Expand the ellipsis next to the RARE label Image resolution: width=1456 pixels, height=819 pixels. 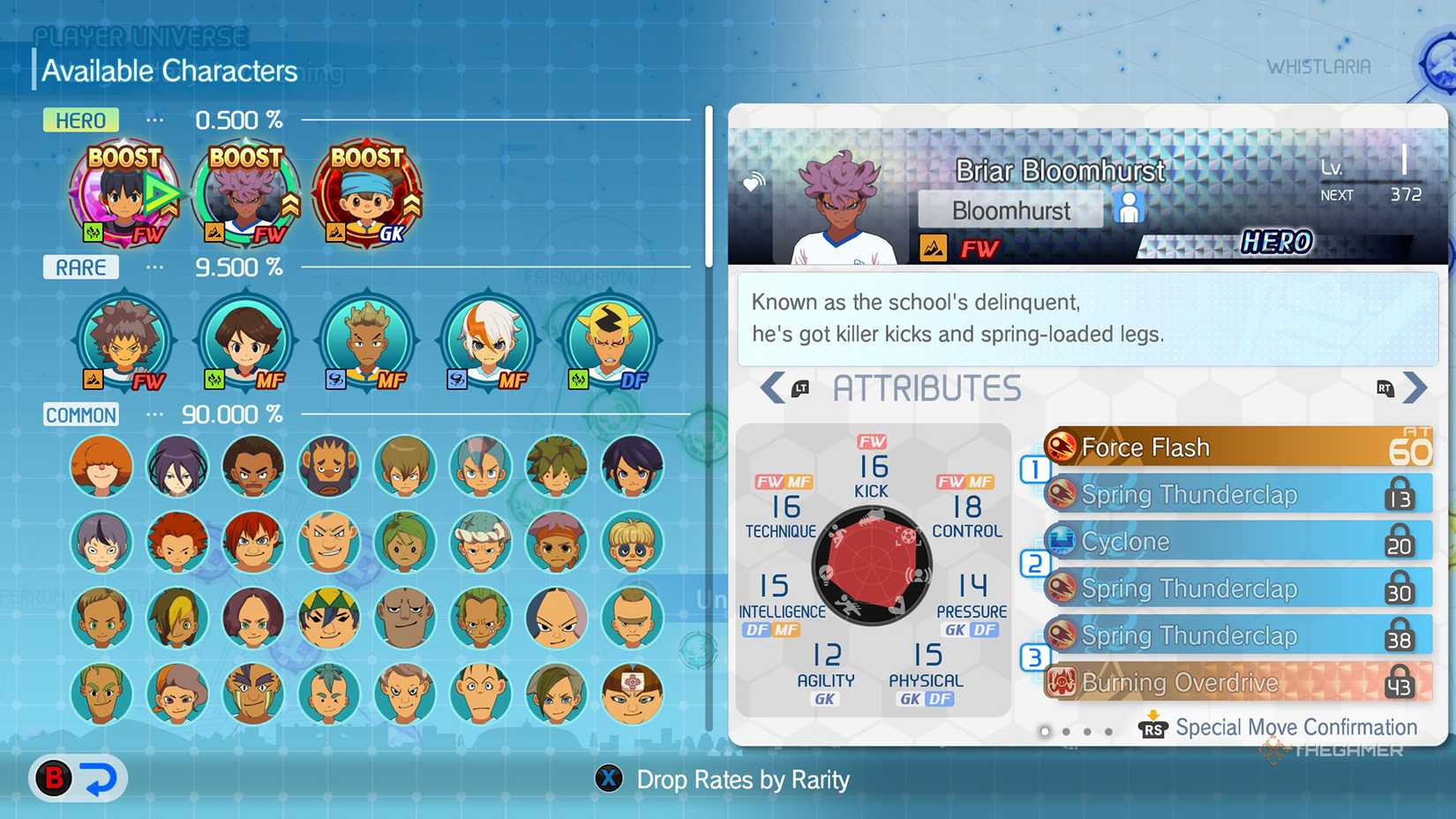click(154, 267)
